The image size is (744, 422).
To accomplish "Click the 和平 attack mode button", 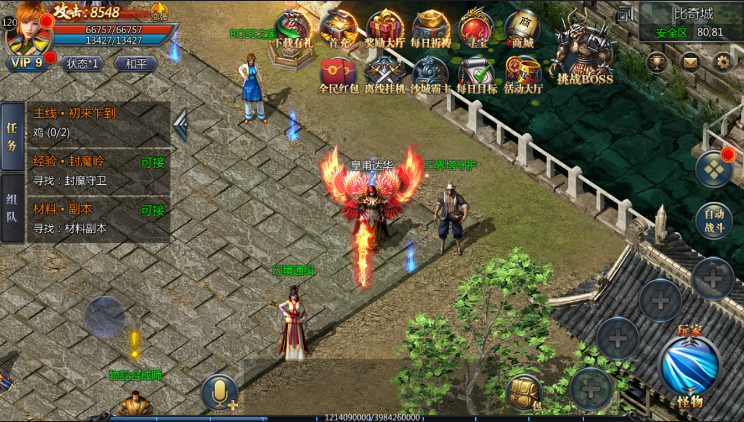I will pyautogui.click(x=136, y=63).
